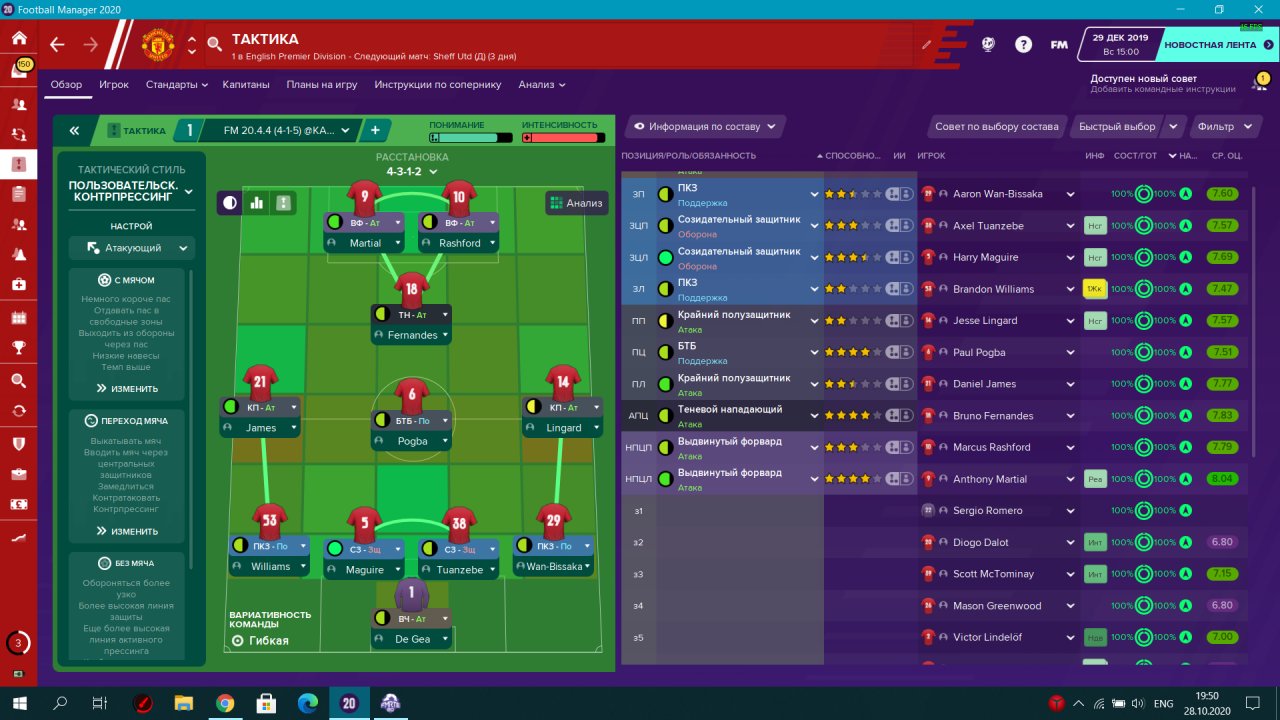Select Pogba on the tactics pitch

pyautogui.click(x=412, y=441)
